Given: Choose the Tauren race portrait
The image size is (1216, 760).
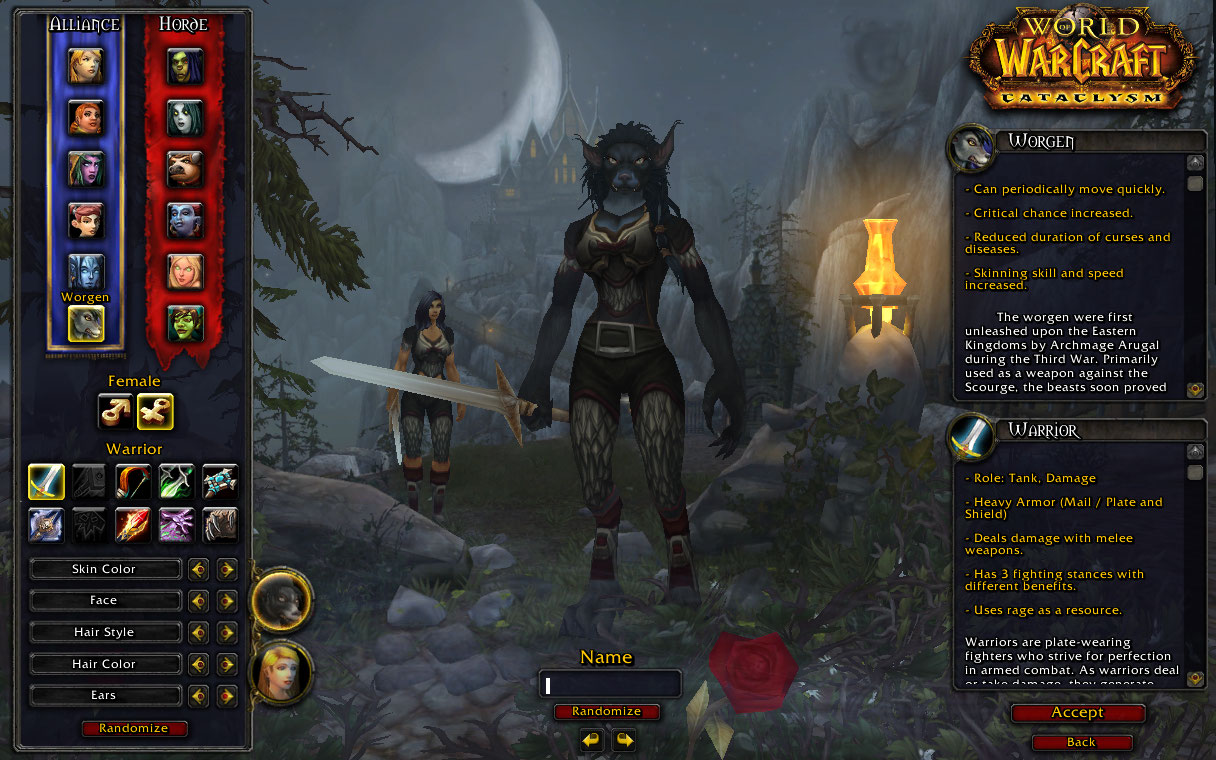Looking at the screenshot, I should click(185, 168).
